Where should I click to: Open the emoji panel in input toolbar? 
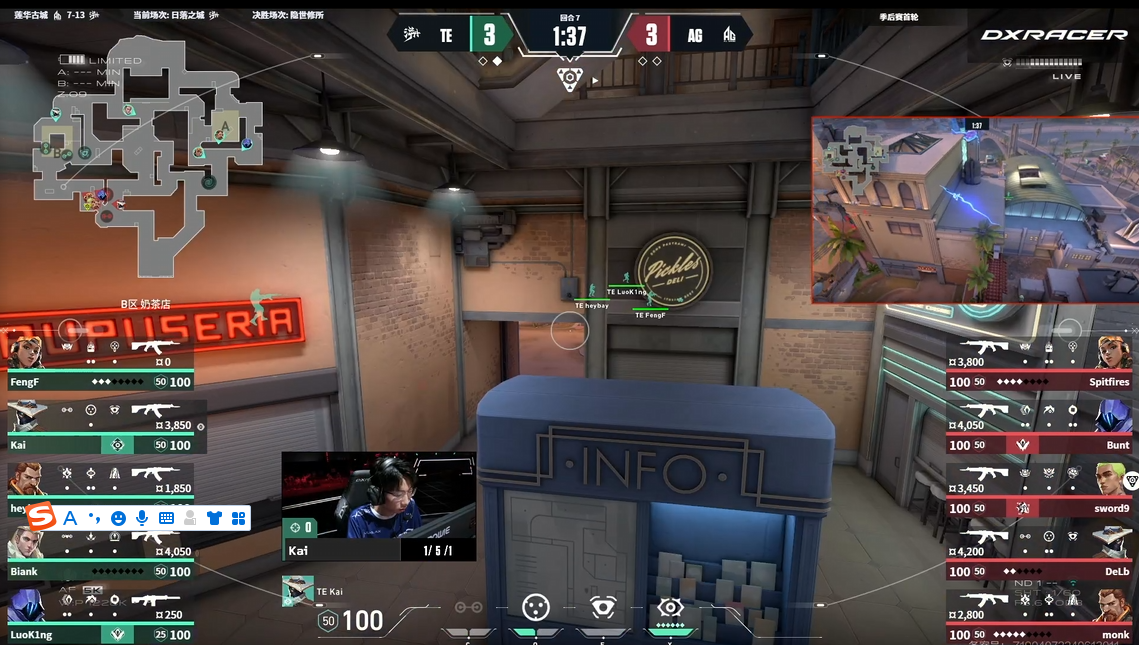click(x=118, y=518)
